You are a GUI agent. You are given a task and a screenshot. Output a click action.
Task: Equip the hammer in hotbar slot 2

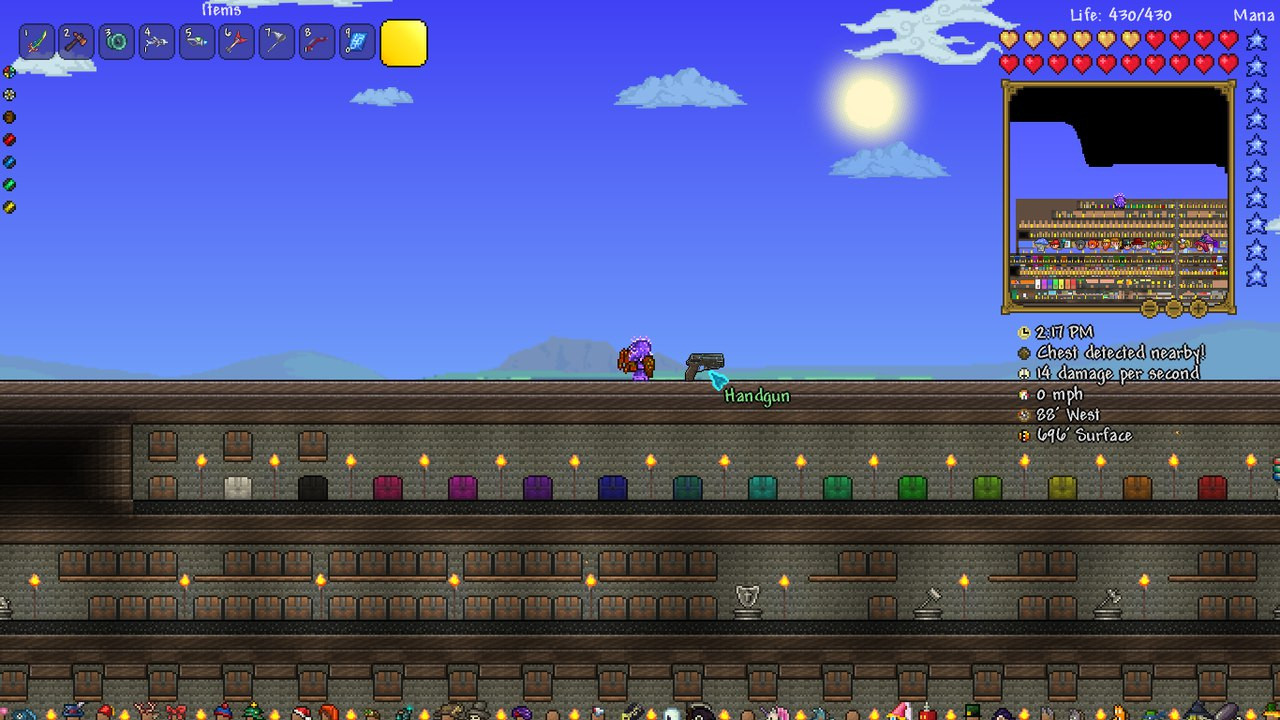click(76, 42)
